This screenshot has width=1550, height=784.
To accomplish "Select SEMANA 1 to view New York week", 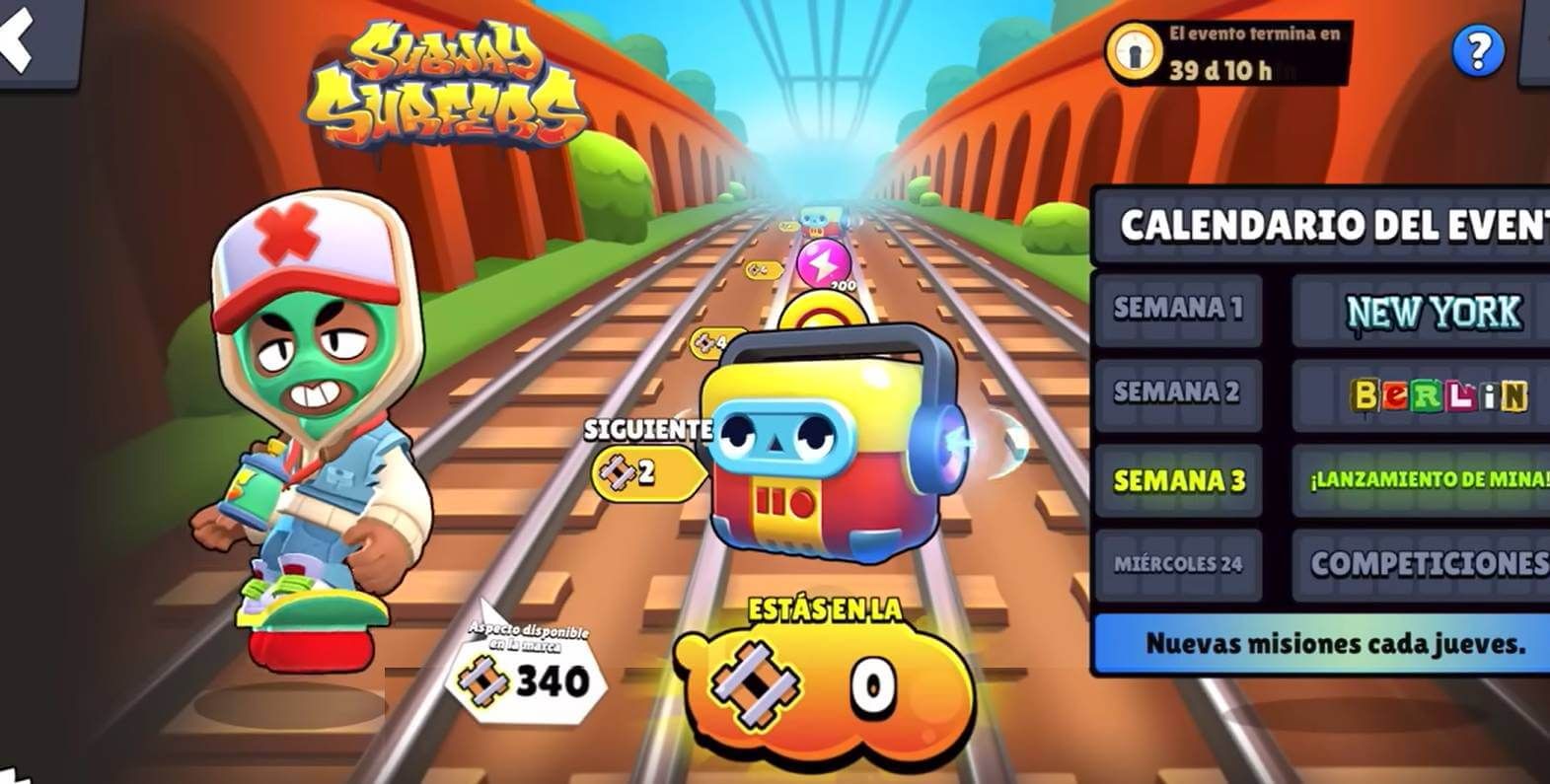I will click(1177, 309).
